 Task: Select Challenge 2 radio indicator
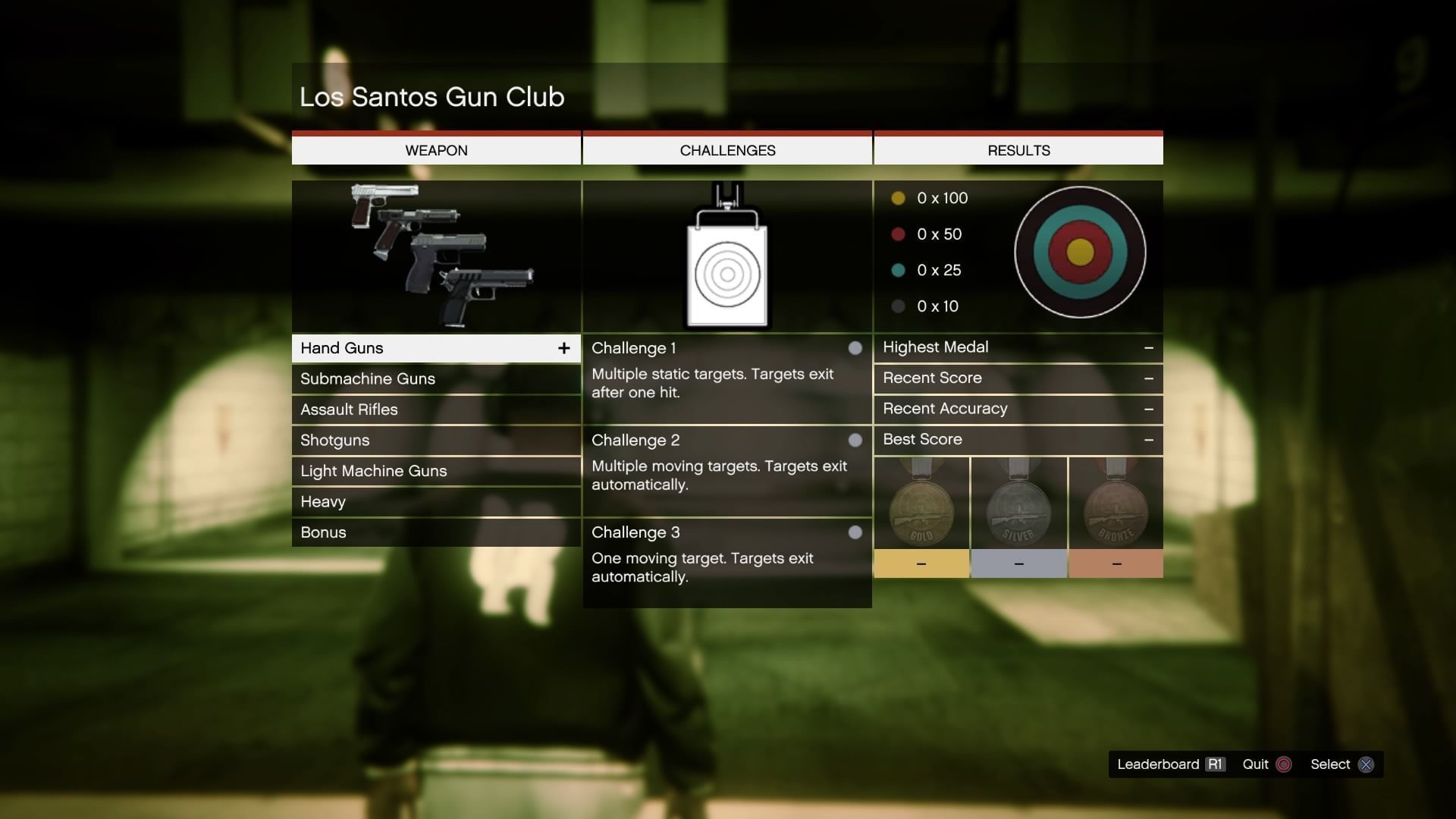tap(855, 440)
